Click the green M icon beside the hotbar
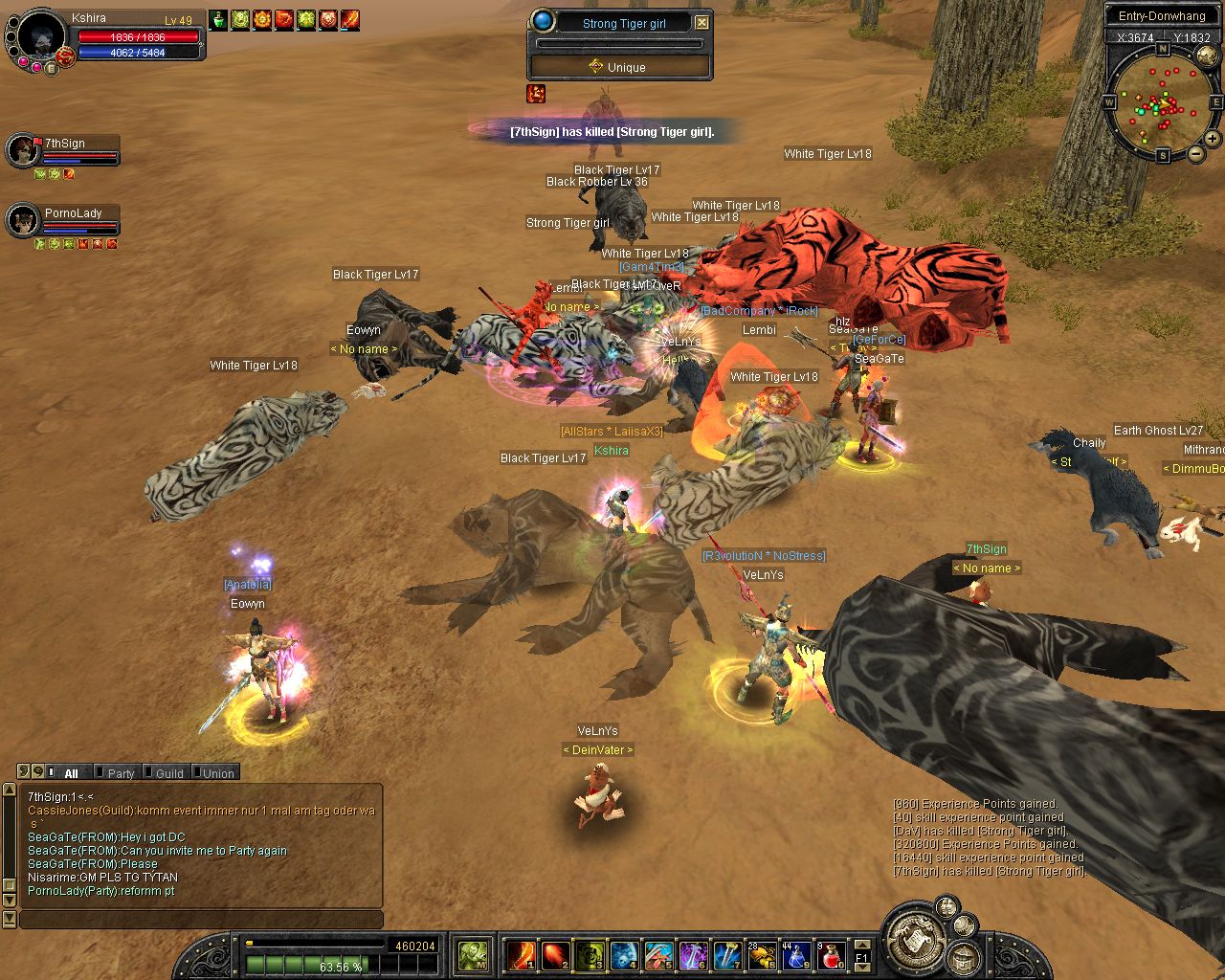 [474, 955]
